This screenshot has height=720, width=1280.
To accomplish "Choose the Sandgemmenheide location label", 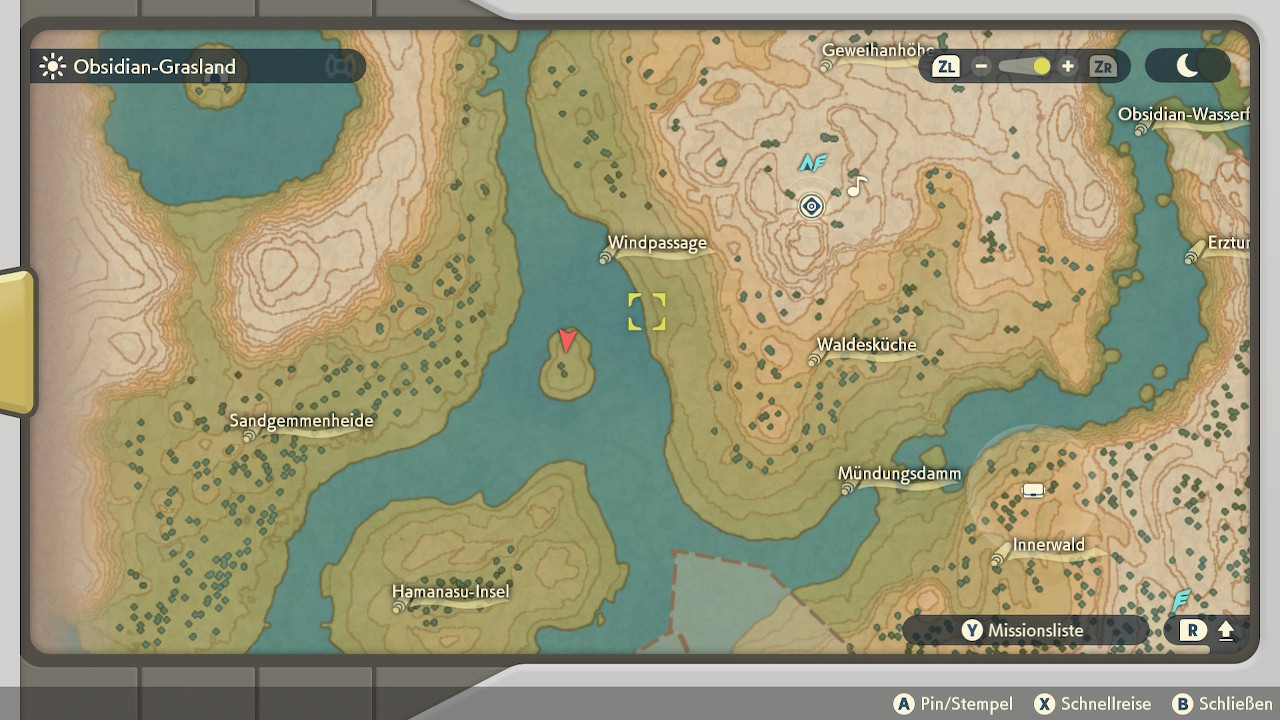I will [301, 421].
